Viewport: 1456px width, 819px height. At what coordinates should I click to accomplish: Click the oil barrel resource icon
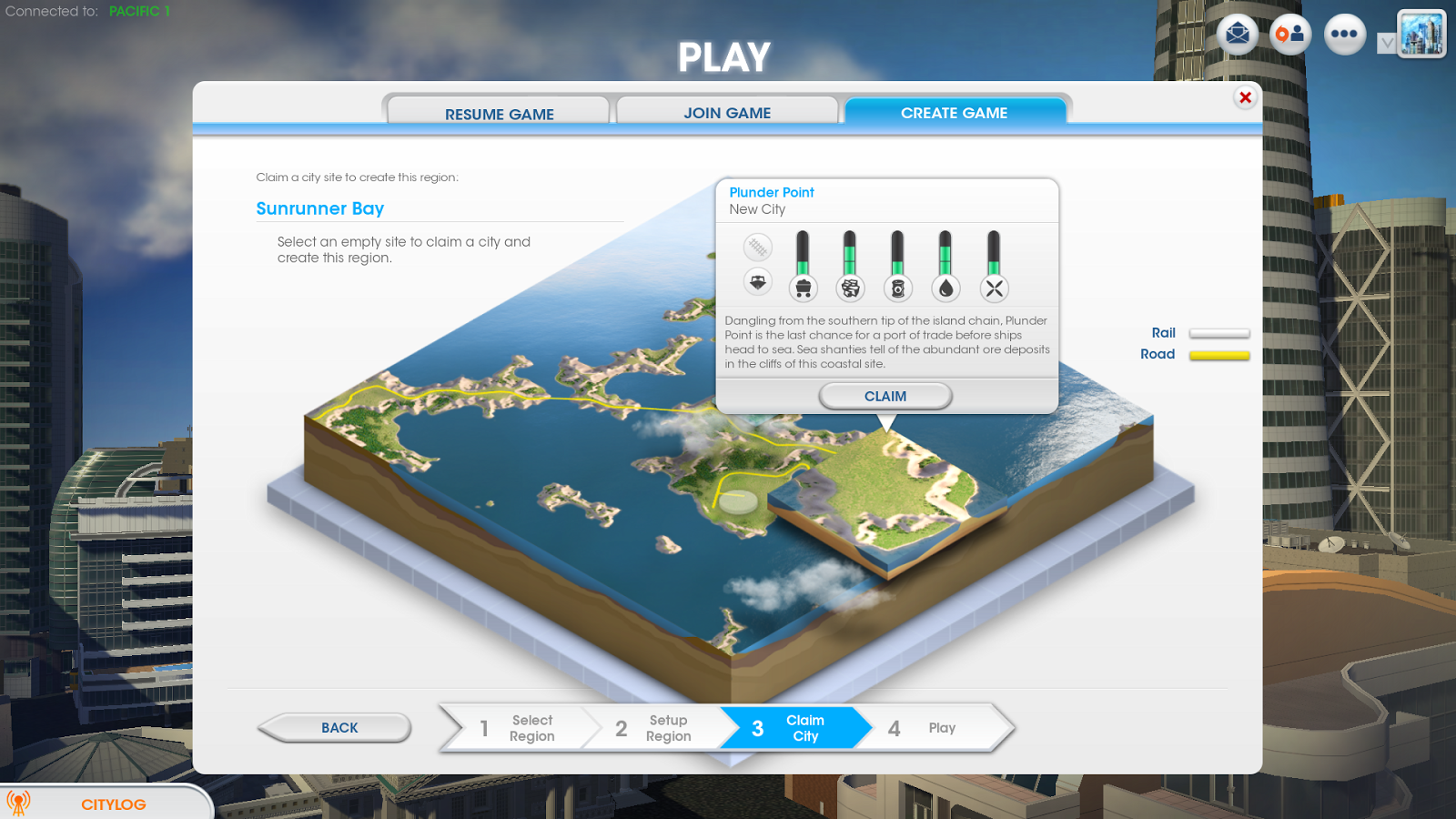(x=899, y=288)
